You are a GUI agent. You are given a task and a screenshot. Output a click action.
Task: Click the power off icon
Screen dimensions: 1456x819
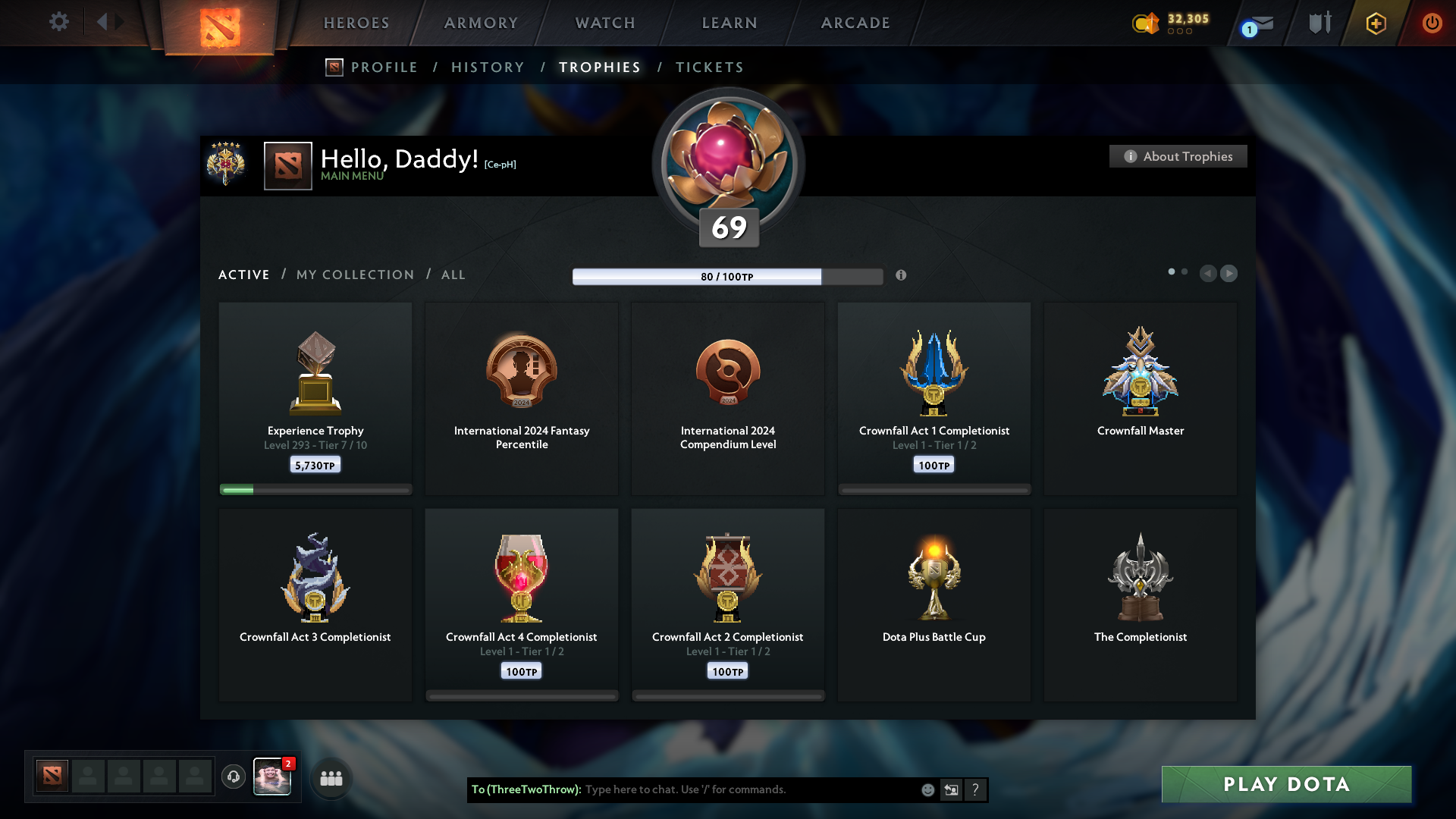click(1432, 23)
